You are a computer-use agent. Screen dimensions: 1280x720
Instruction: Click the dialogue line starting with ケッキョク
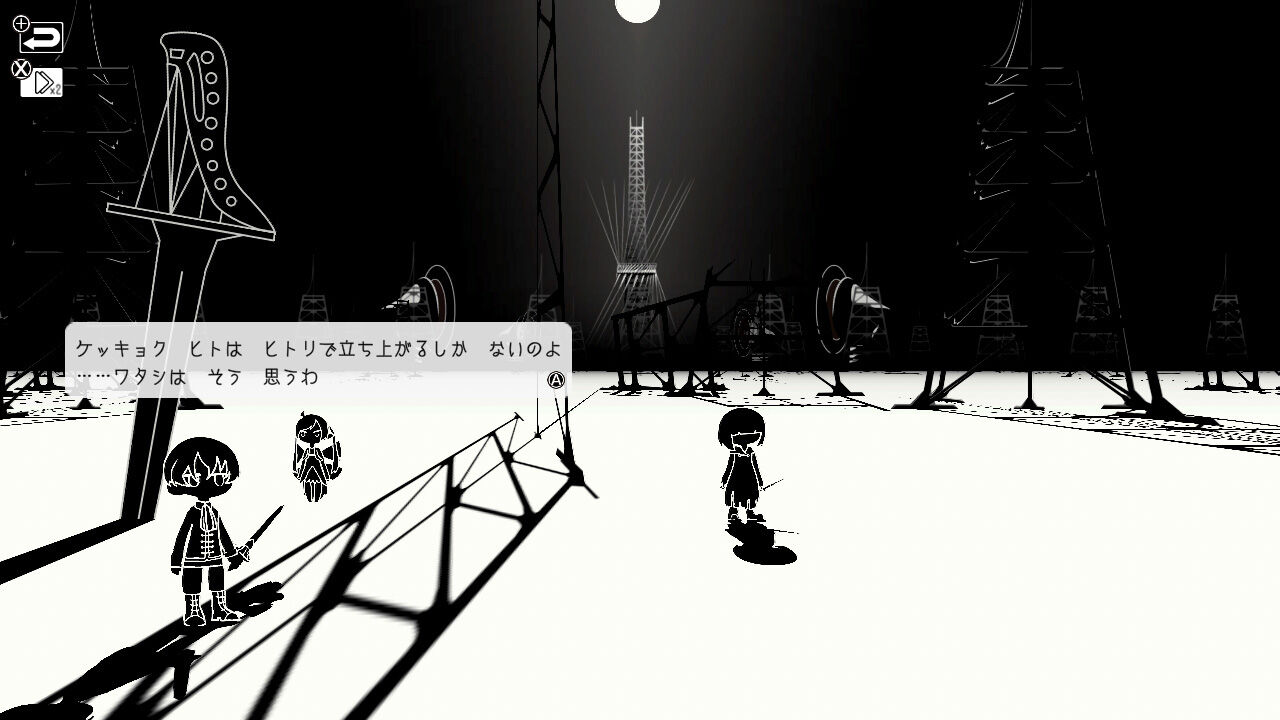(x=318, y=349)
